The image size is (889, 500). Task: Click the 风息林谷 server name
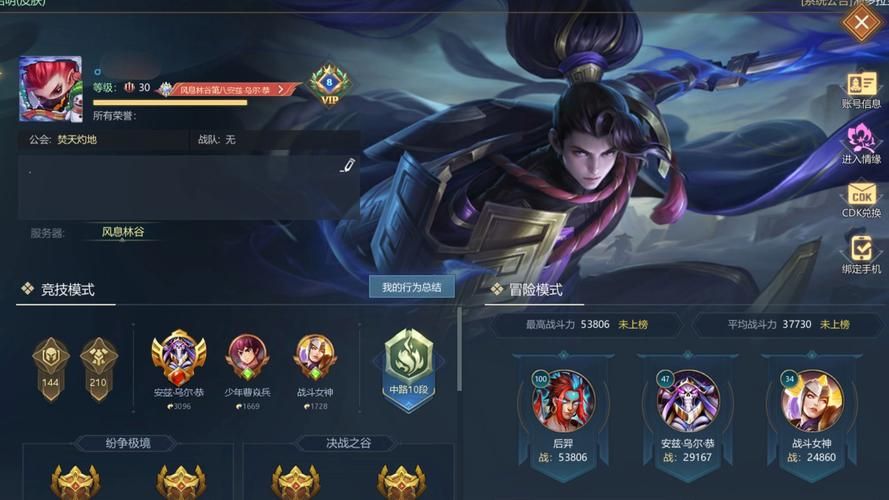[122, 232]
